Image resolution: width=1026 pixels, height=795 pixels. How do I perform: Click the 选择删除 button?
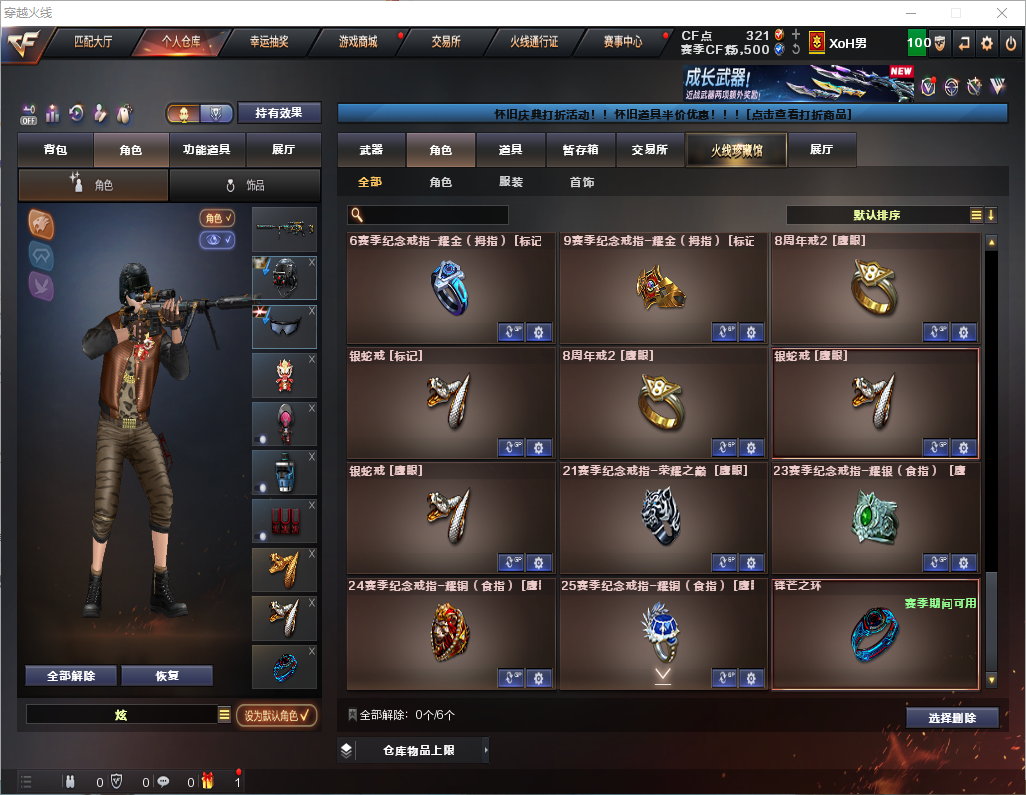point(952,718)
